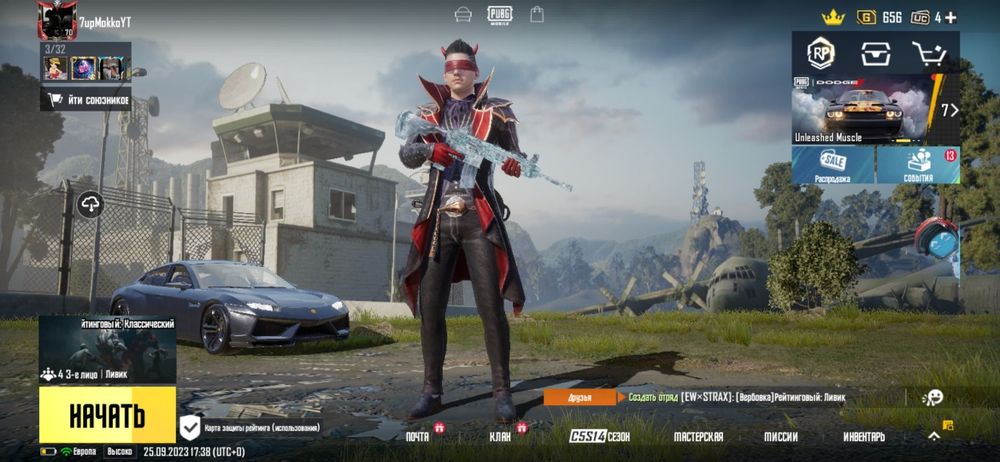Open the КЛАН clan menu
Viewport: 1000px width, 462px height.
tap(500, 437)
